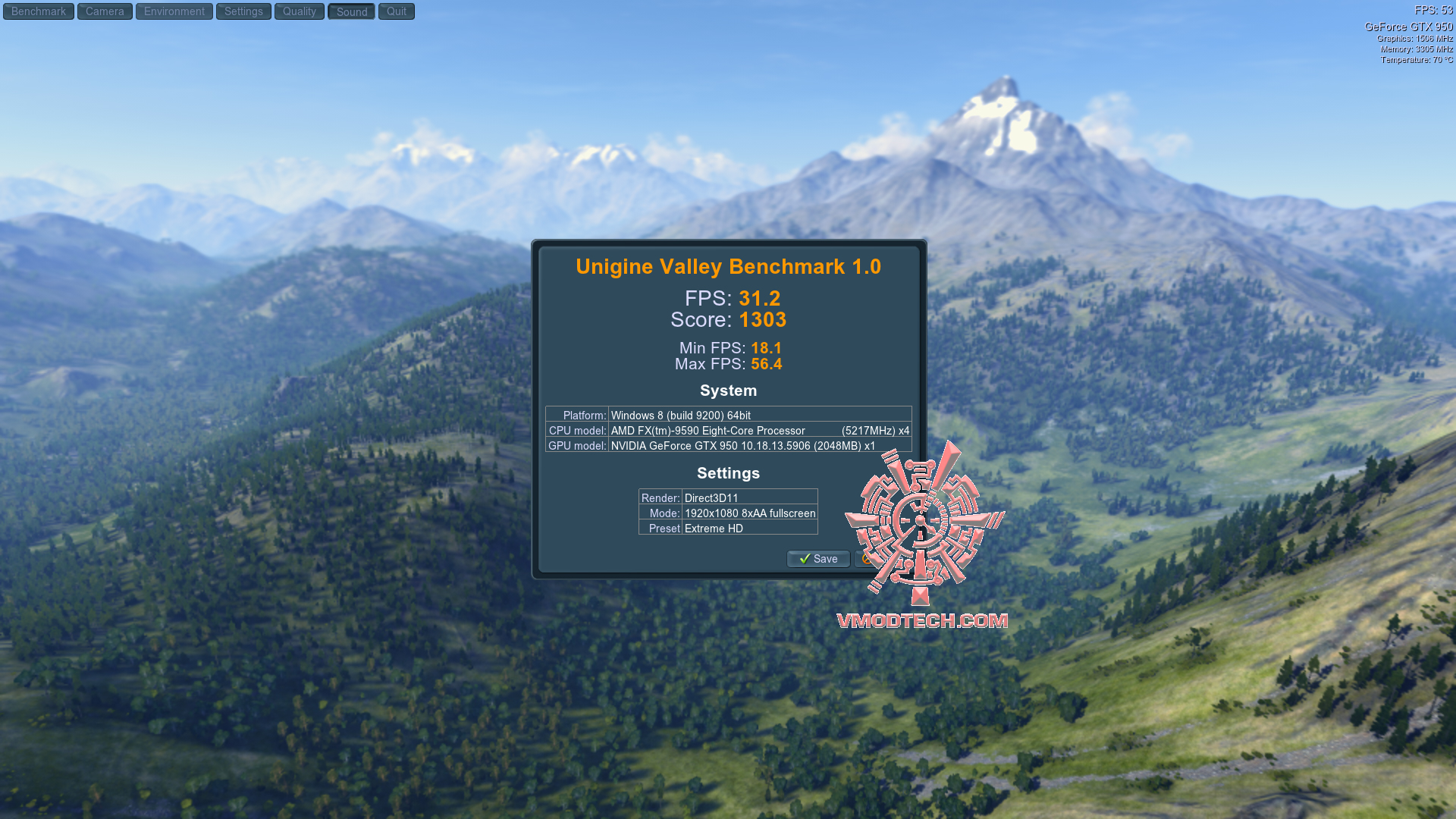Toggle the Quality option
Viewport: 1456px width, 819px height.
pos(300,11)
